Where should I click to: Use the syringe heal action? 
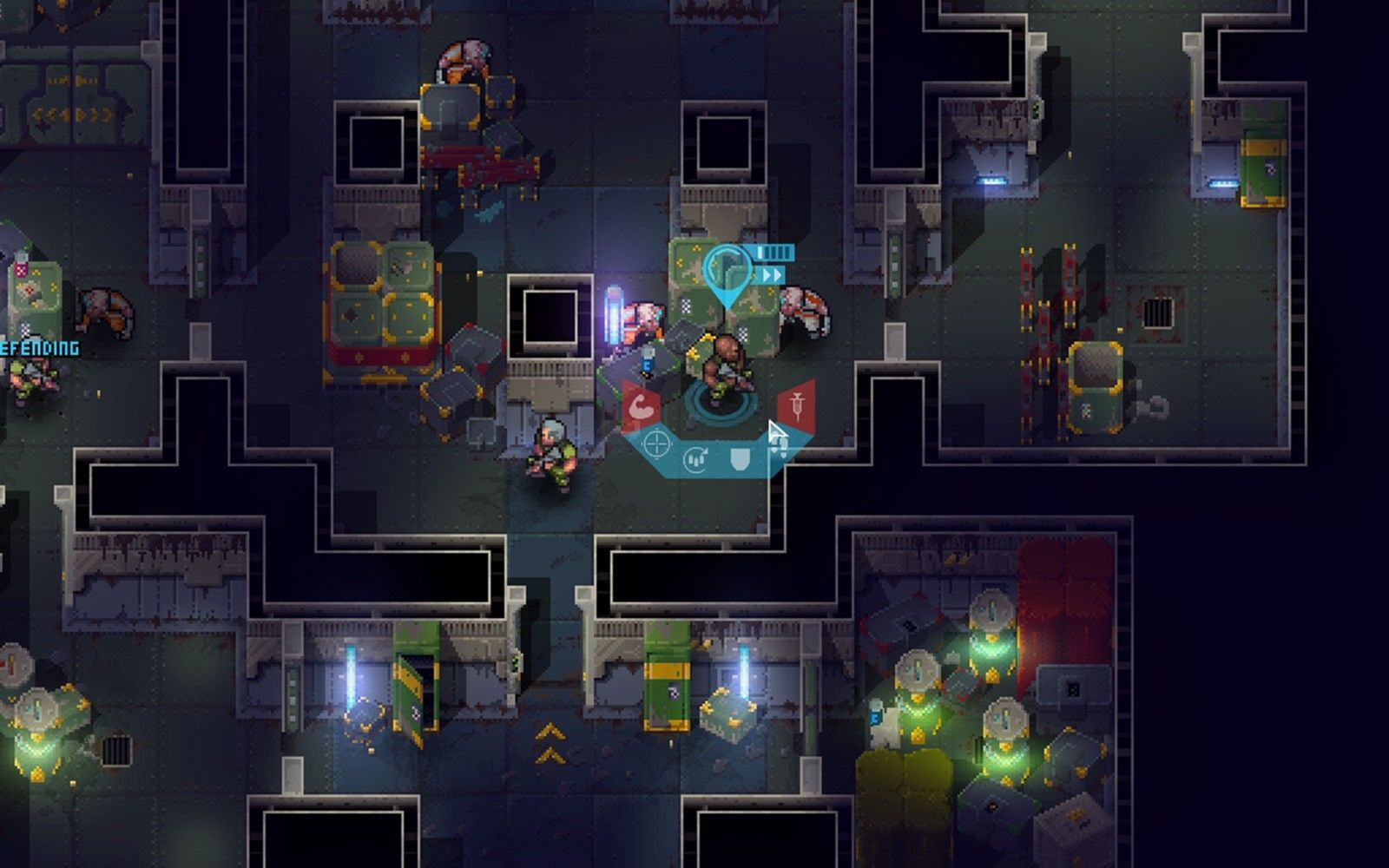pyautogui.click(x=796, y=404)
